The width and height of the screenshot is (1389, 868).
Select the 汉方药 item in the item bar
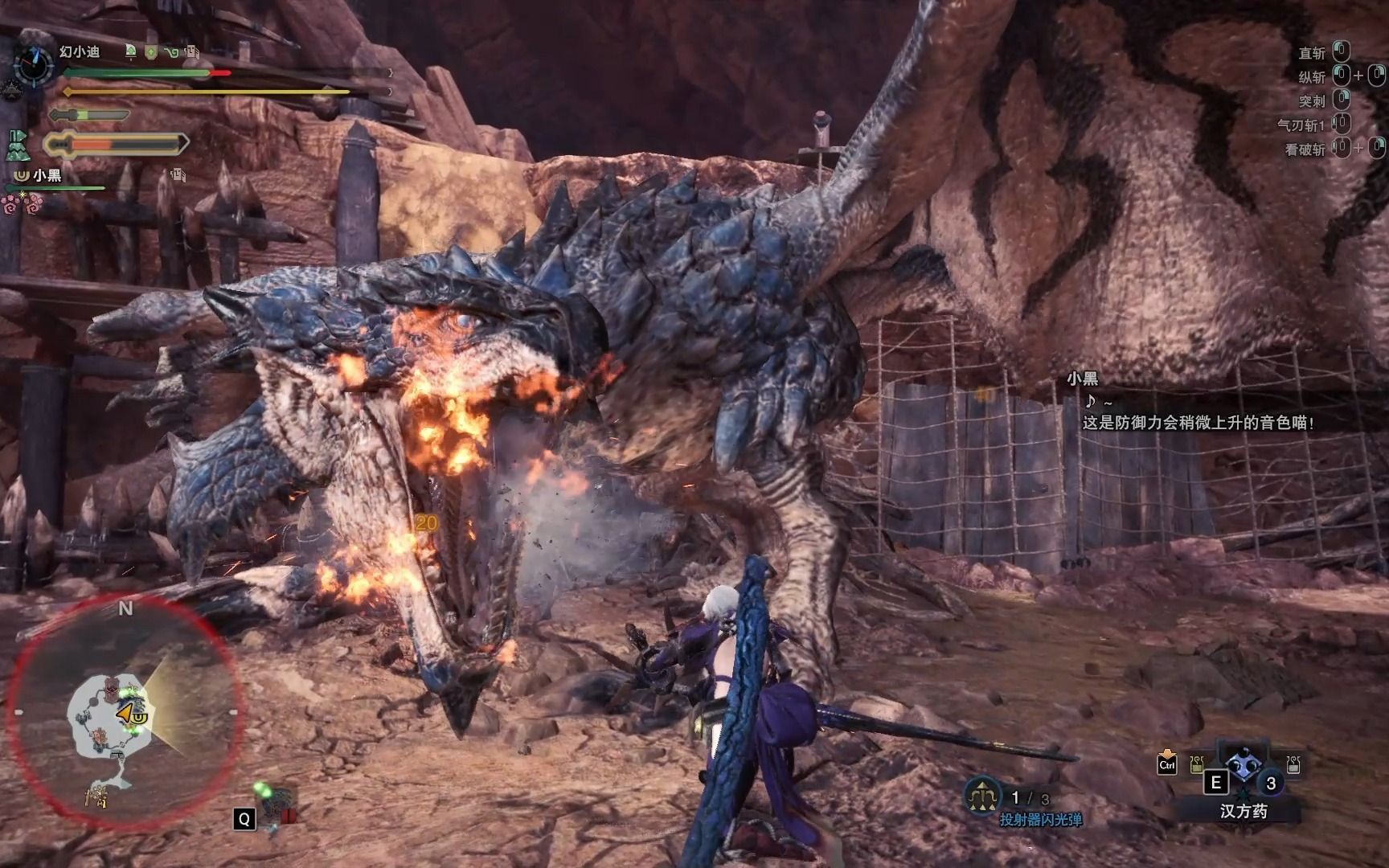tap(1243, 766)
